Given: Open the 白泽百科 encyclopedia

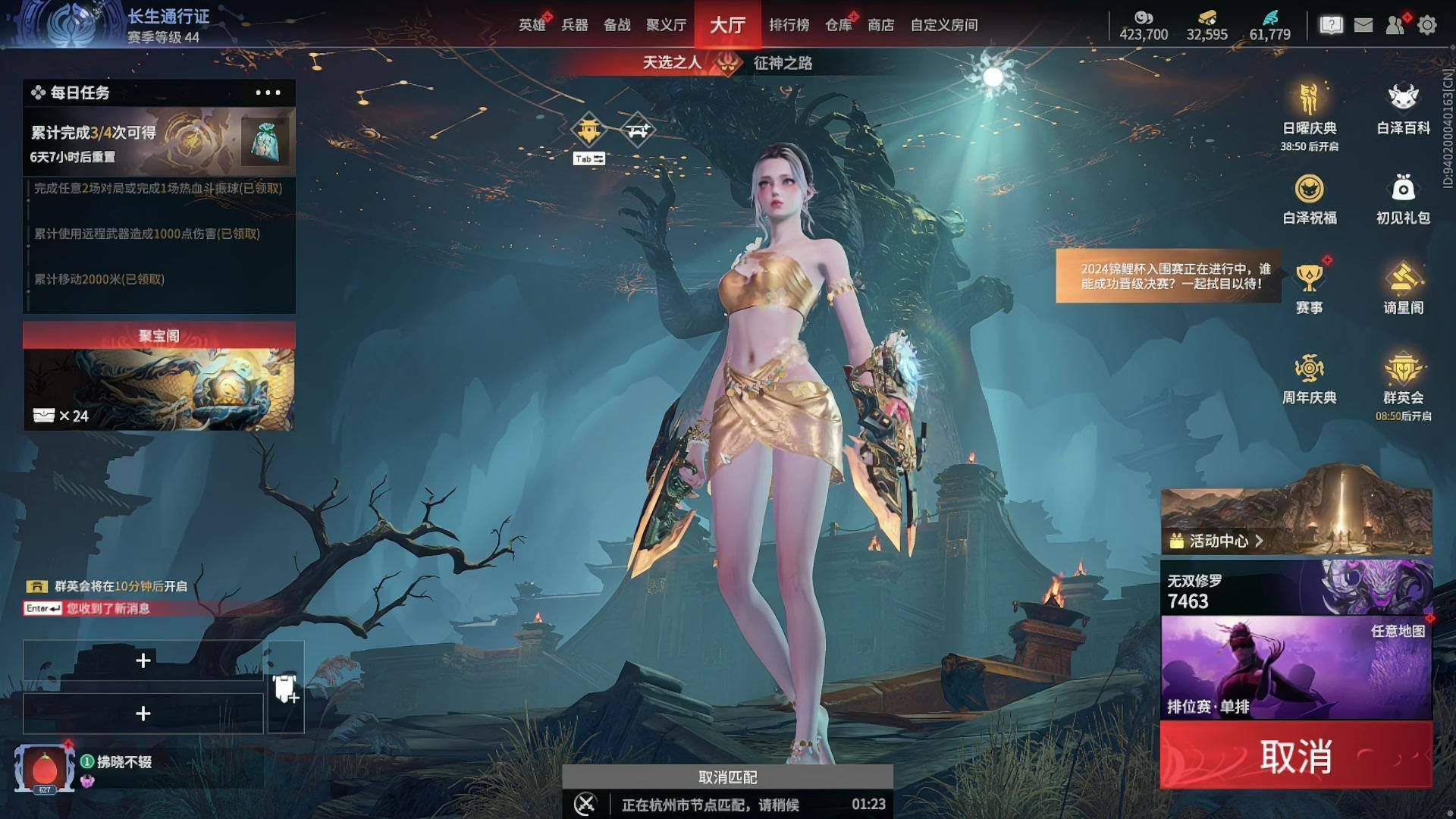Looking at the screenshot, I should (1403, 110).
